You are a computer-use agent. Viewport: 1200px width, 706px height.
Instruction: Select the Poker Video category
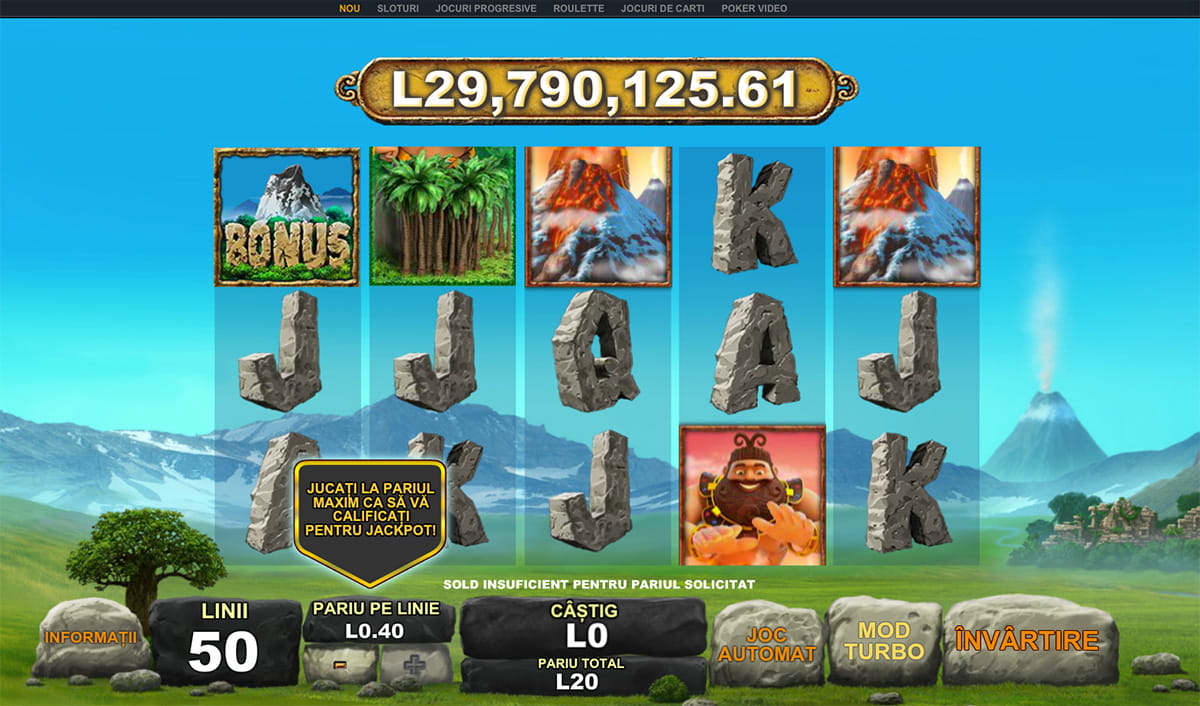754,8
